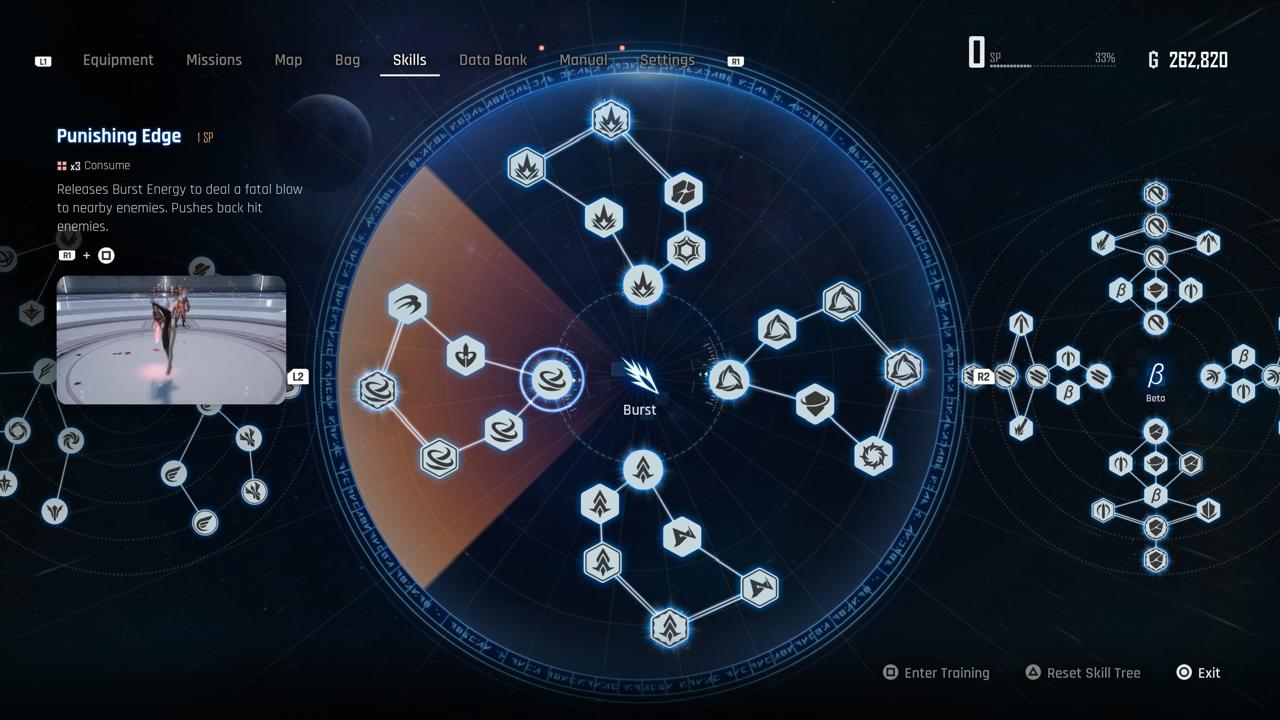Select the highlighted Punishing Edge skill node
Screen dimensions: 1280x720
(552, 379)
